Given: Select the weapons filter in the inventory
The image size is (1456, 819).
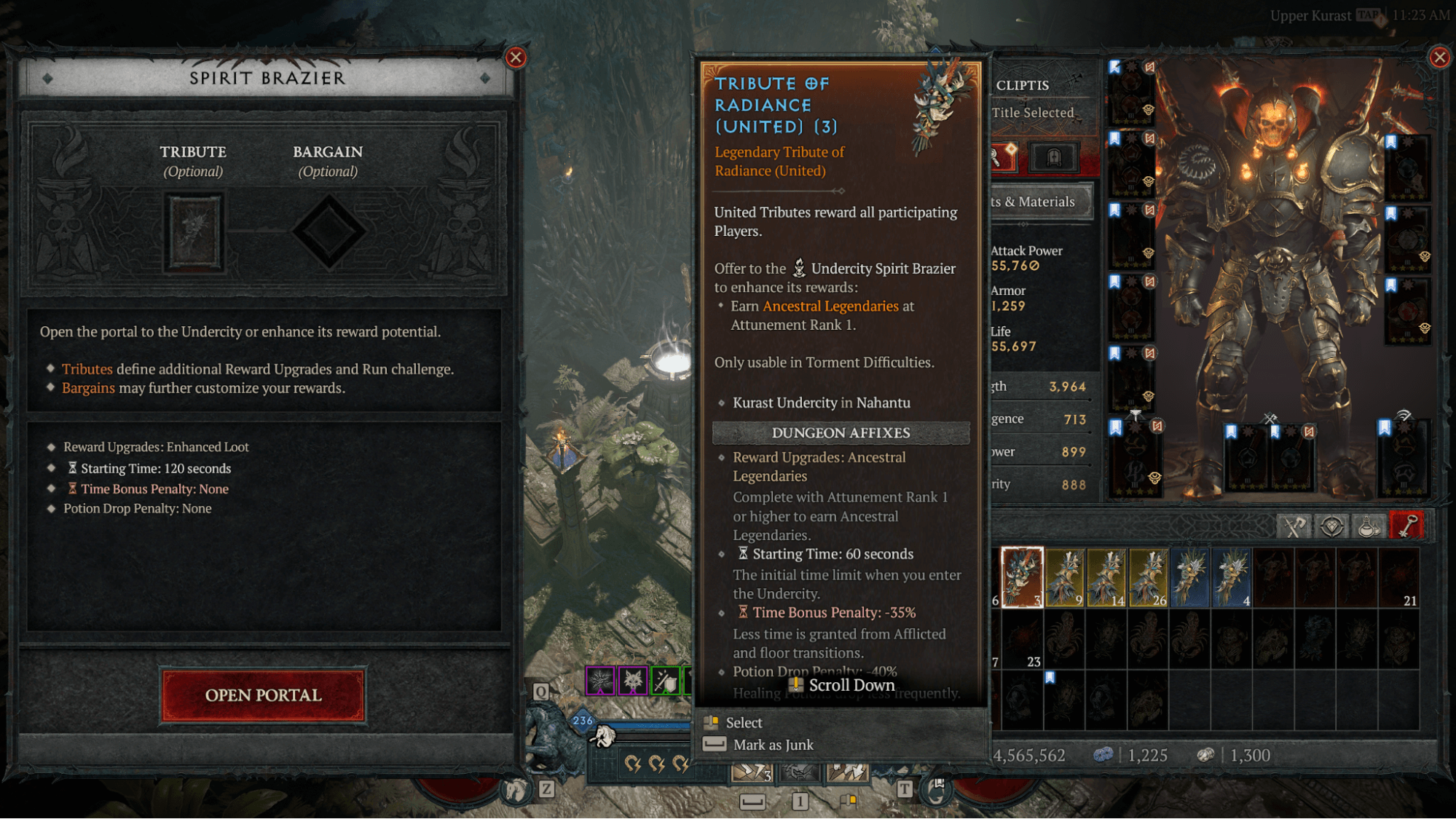Looking at the screenshot, I should (1294, 526).
